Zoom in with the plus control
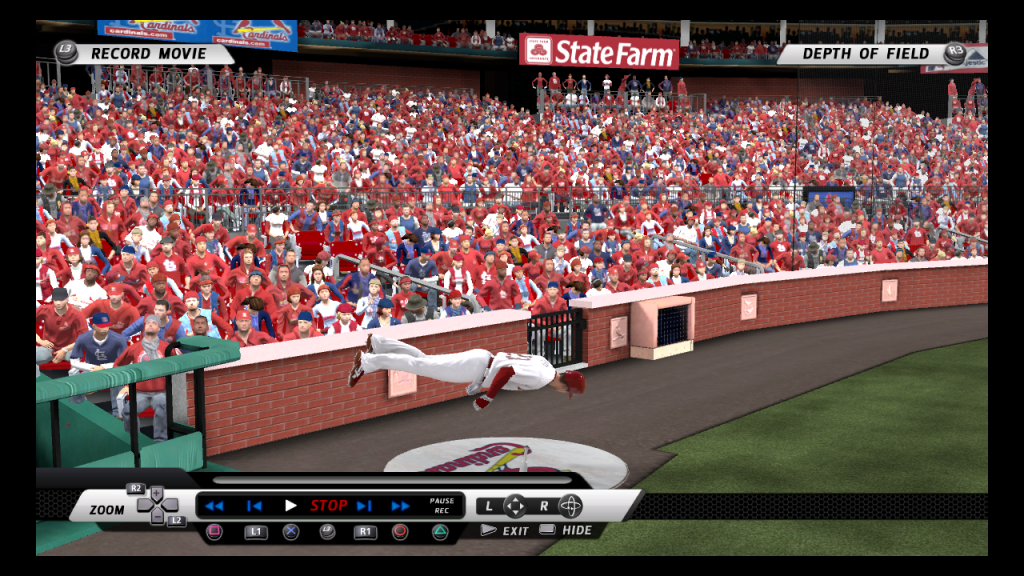This screenshot has width=1024, height=576. pos(158,492)
